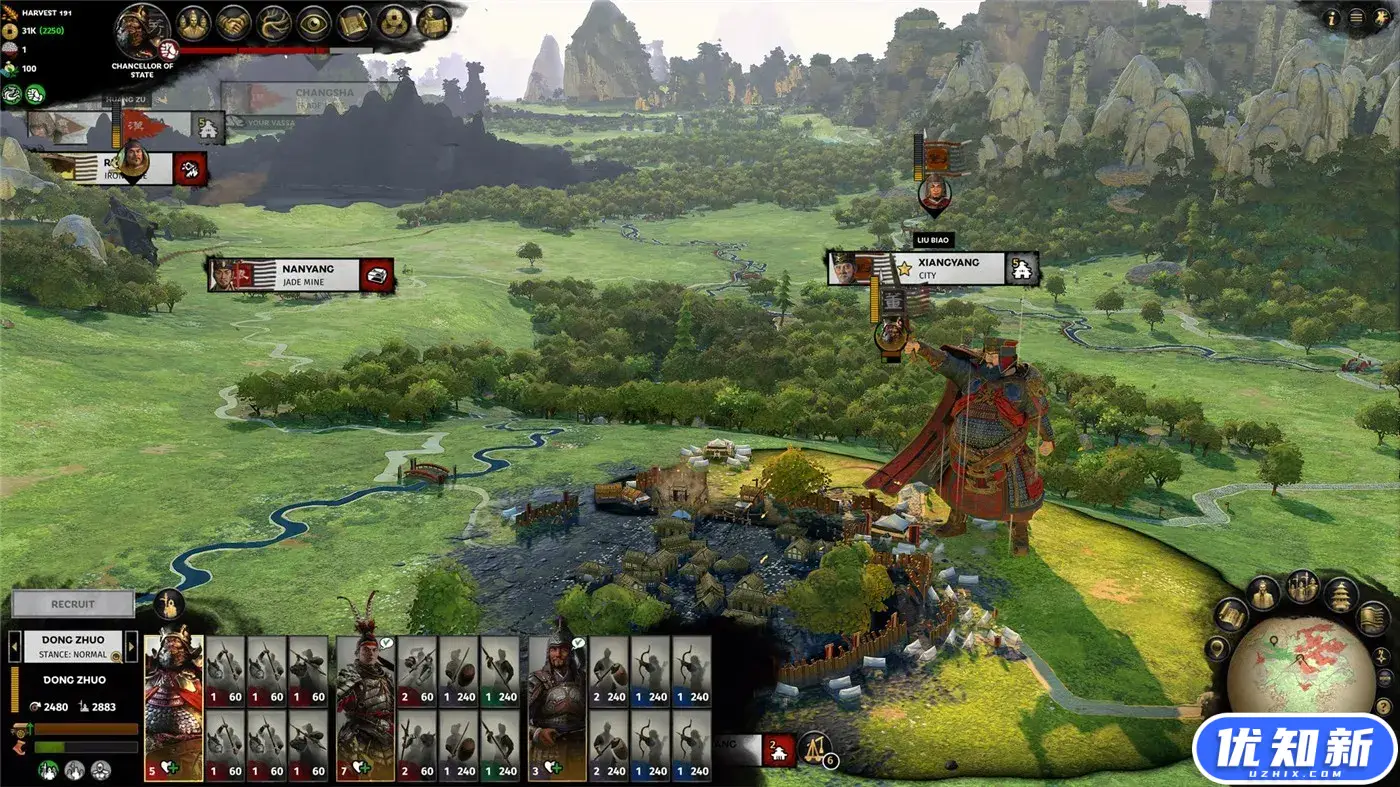Click the Recruit button
Image resolution: width=1400 pixels, height=787 pixels.
coord(73,604)
